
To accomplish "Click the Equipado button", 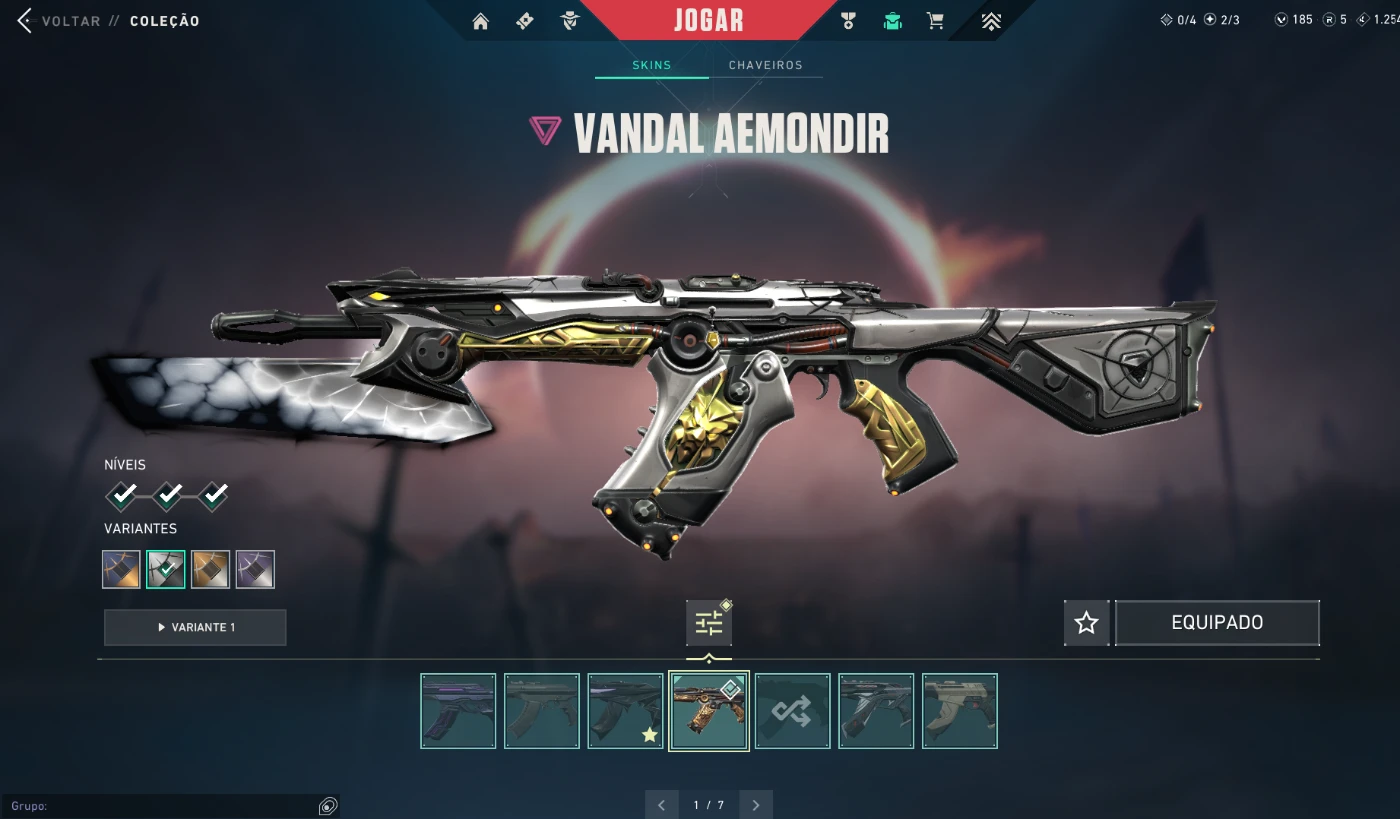I will tap(1217, 623).
